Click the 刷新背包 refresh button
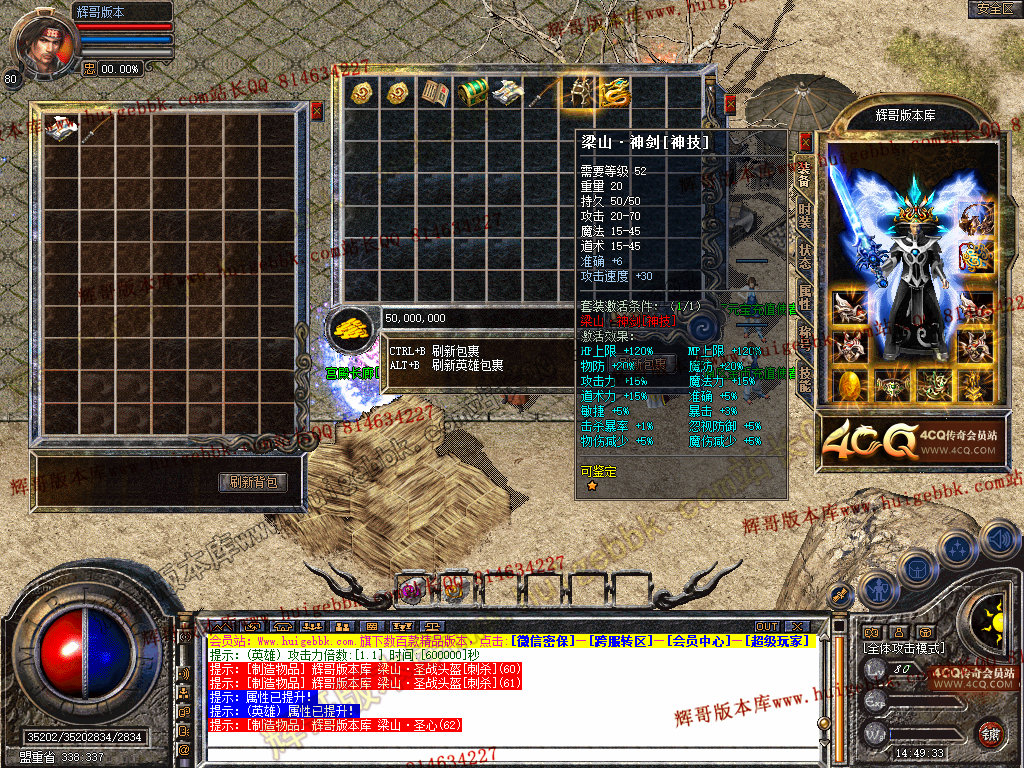Image resolution: width=1024 pixels, height=768 pixels. coord(253,482)
